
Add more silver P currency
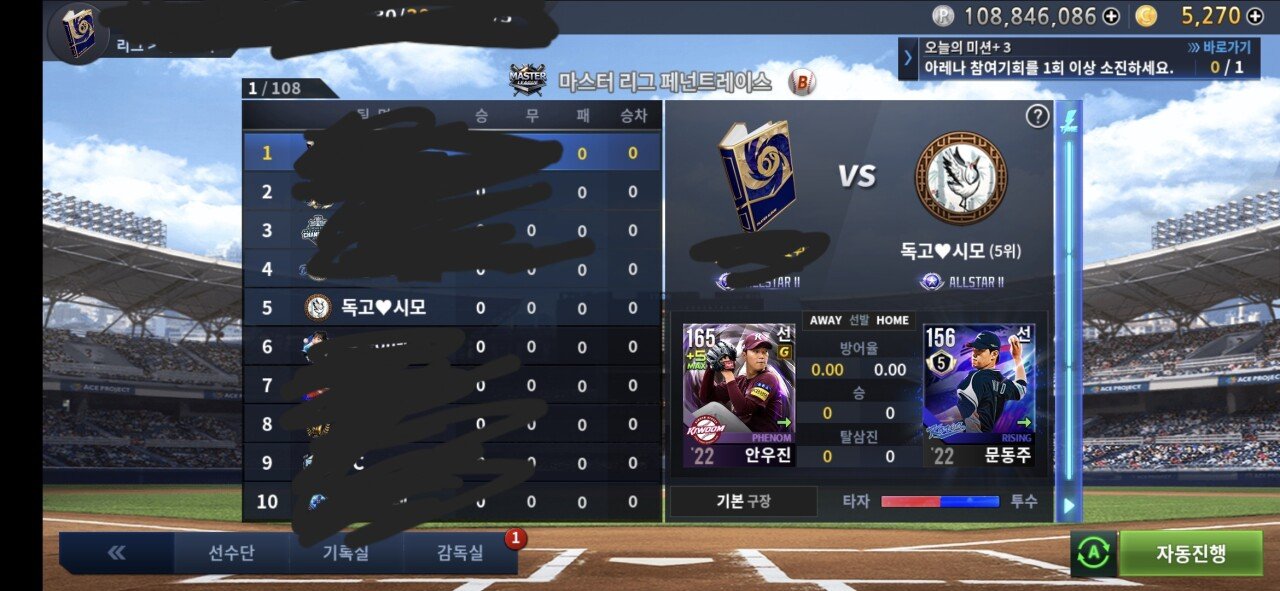pos(1111,16)
